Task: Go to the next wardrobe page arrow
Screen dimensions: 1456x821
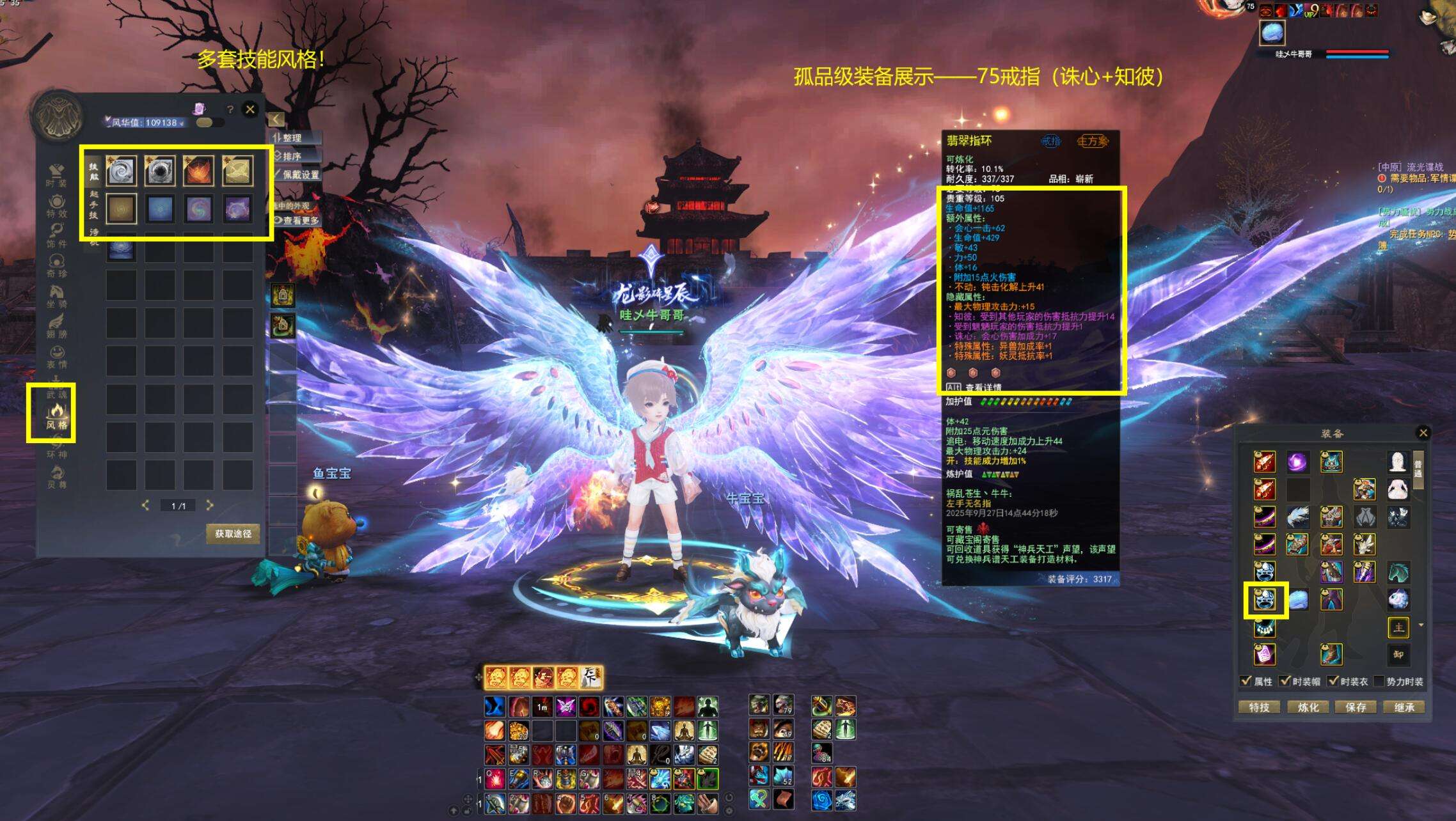Action: pos(210,505)
